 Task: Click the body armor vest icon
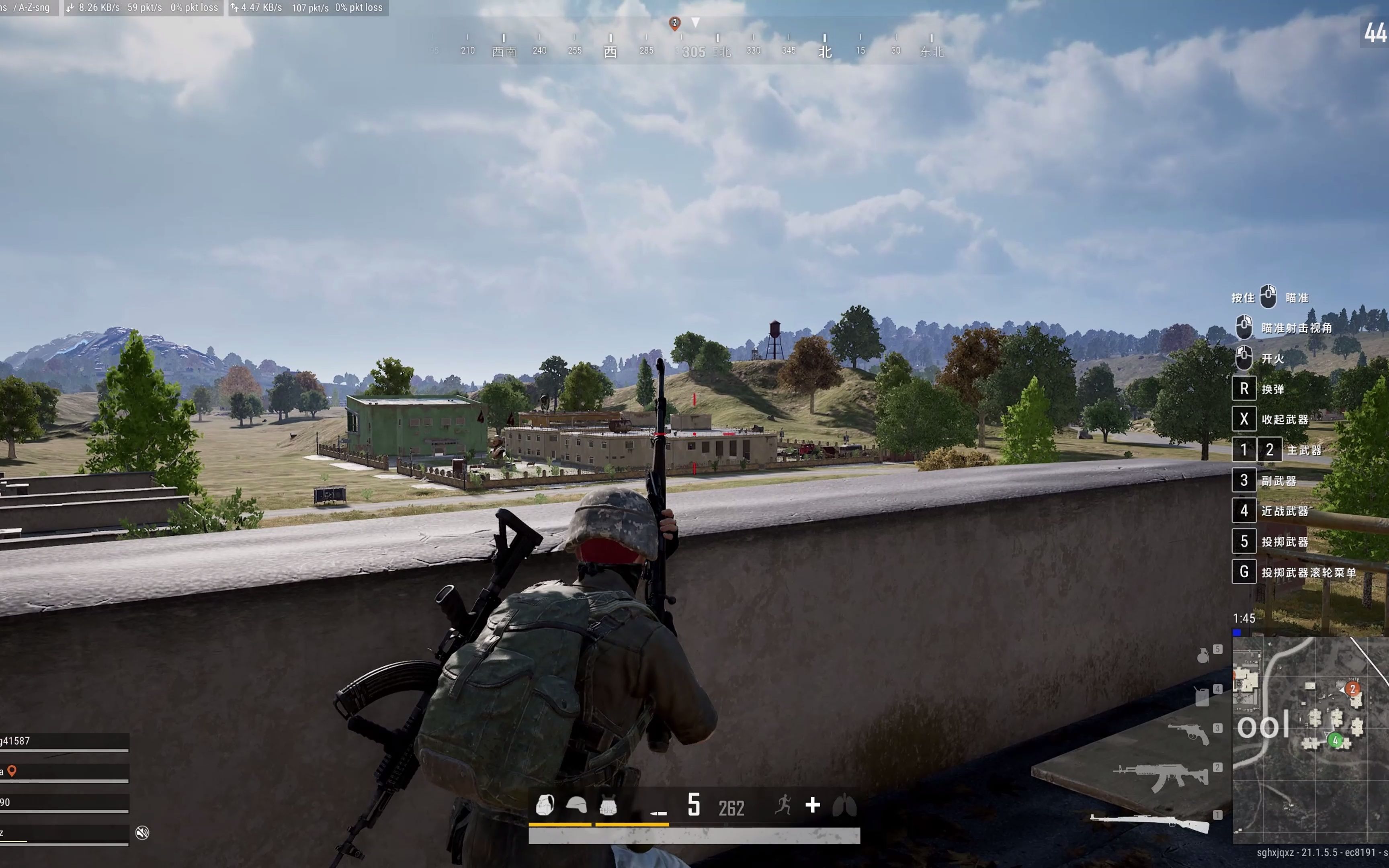tap(608, 806)
